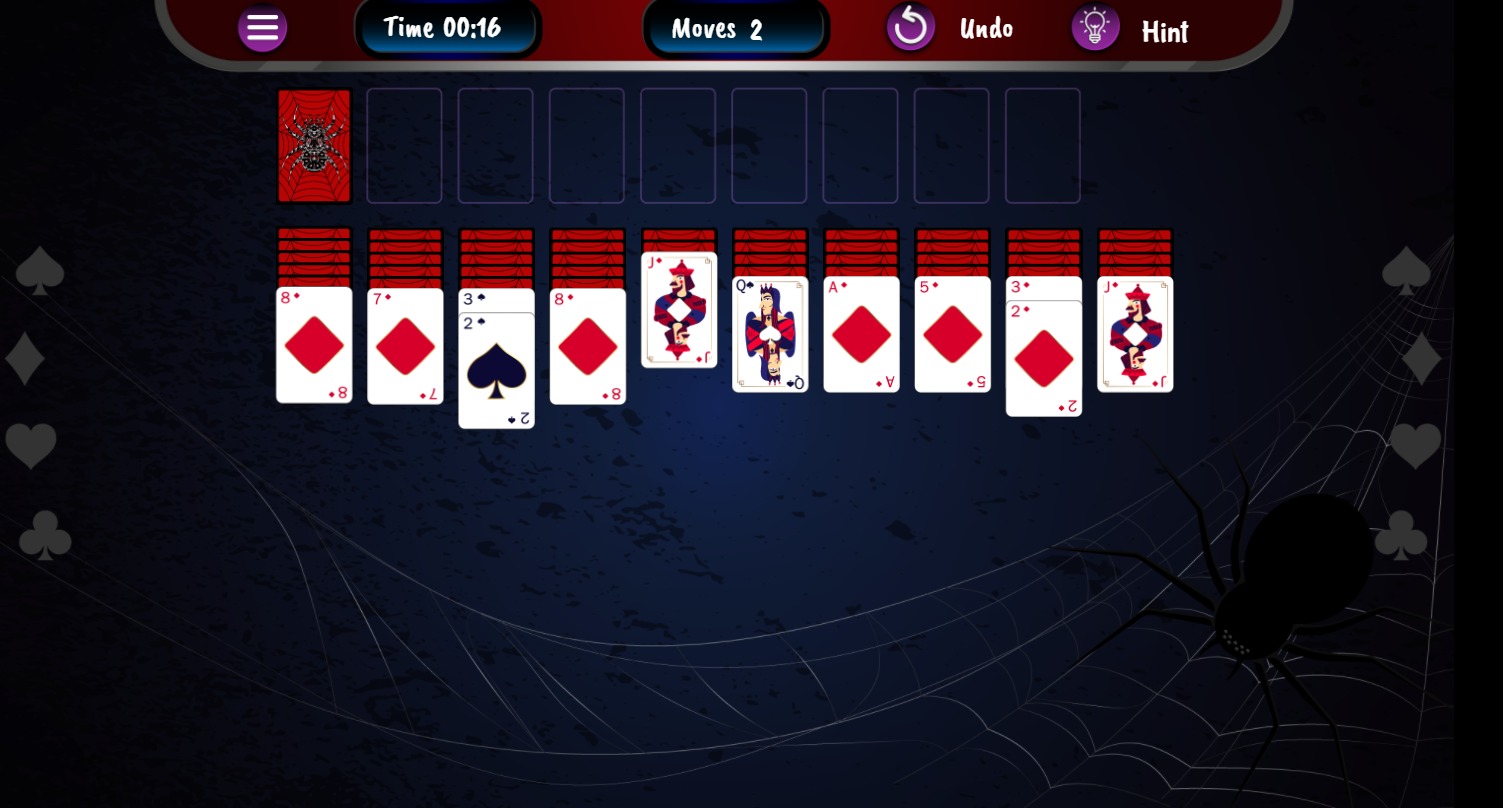Viewport: 1503px width, 808px height.
Task: Open the hamburger menu
Action: point(262,27)
